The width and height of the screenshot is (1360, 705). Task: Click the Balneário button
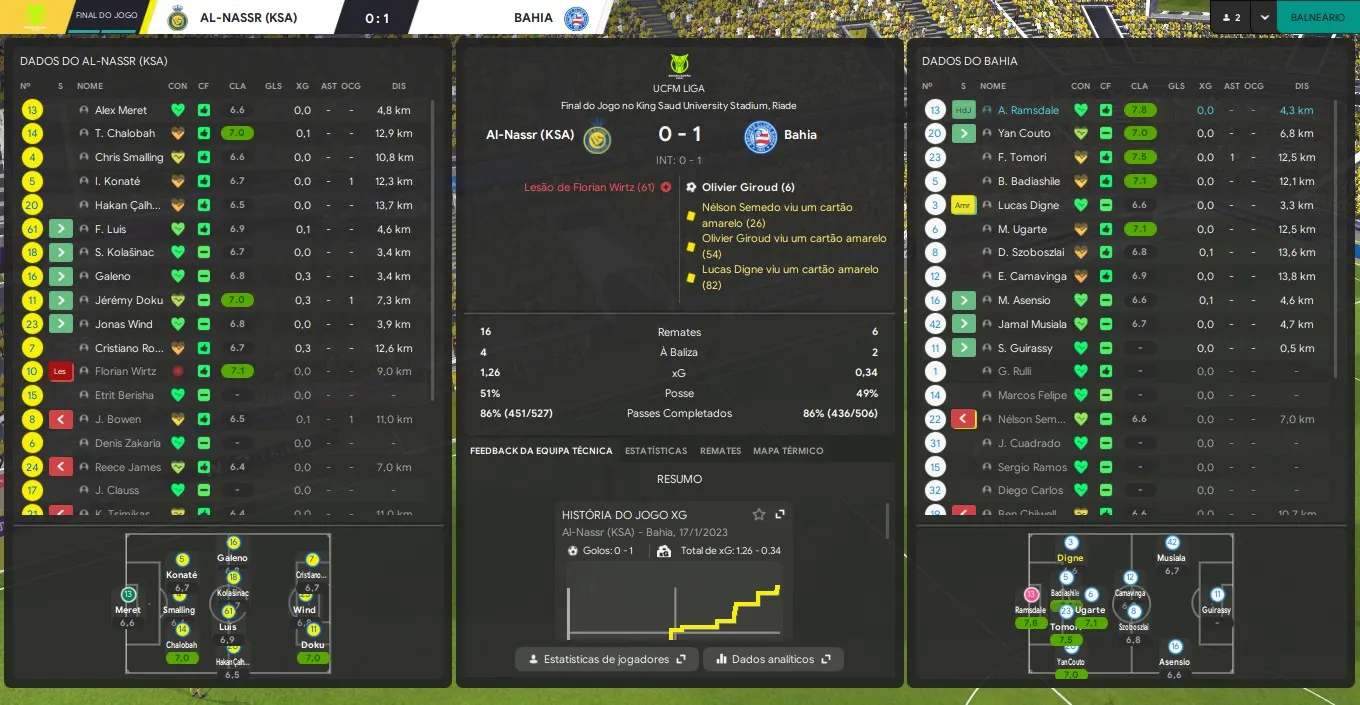(1317, 17)
